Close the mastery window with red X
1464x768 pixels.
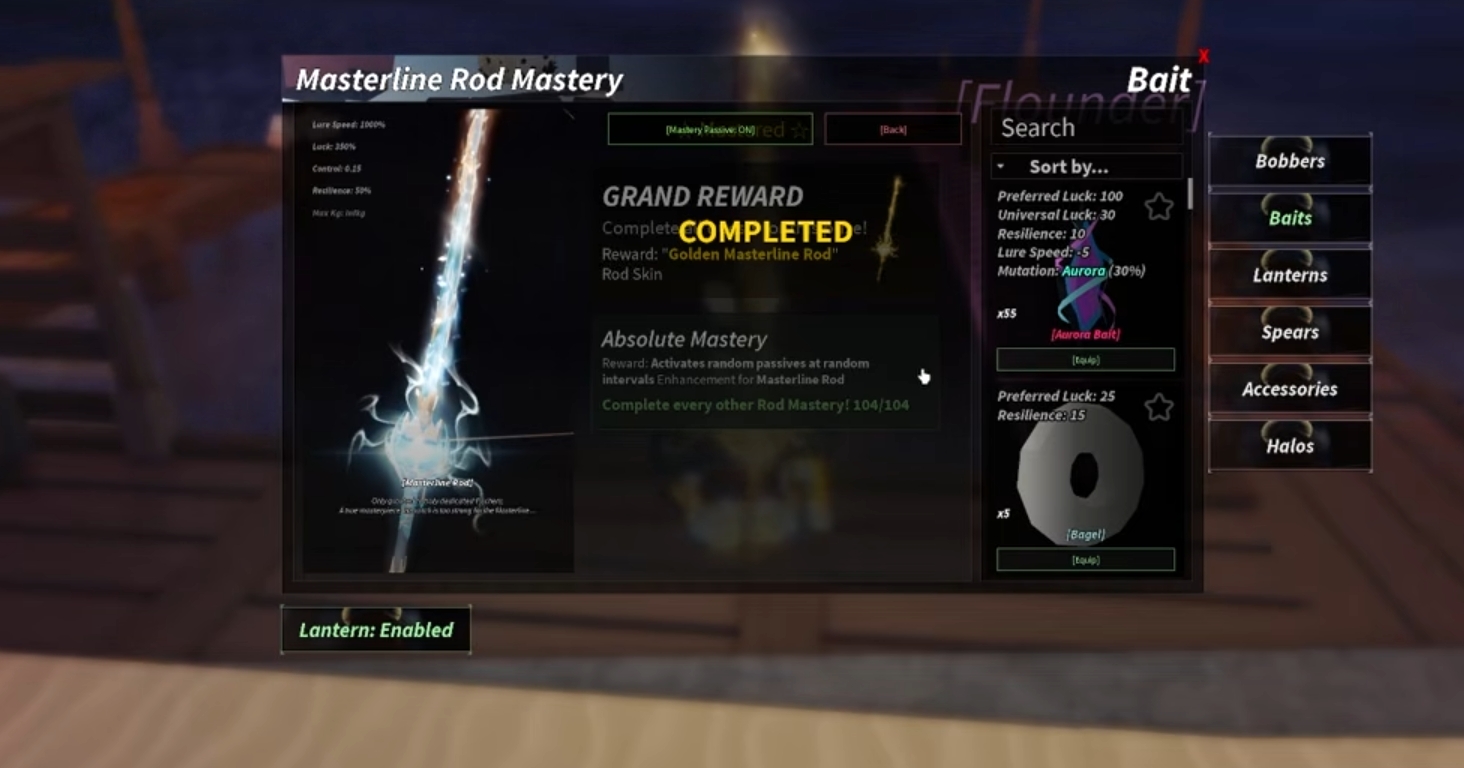[x=1203, y=57]
